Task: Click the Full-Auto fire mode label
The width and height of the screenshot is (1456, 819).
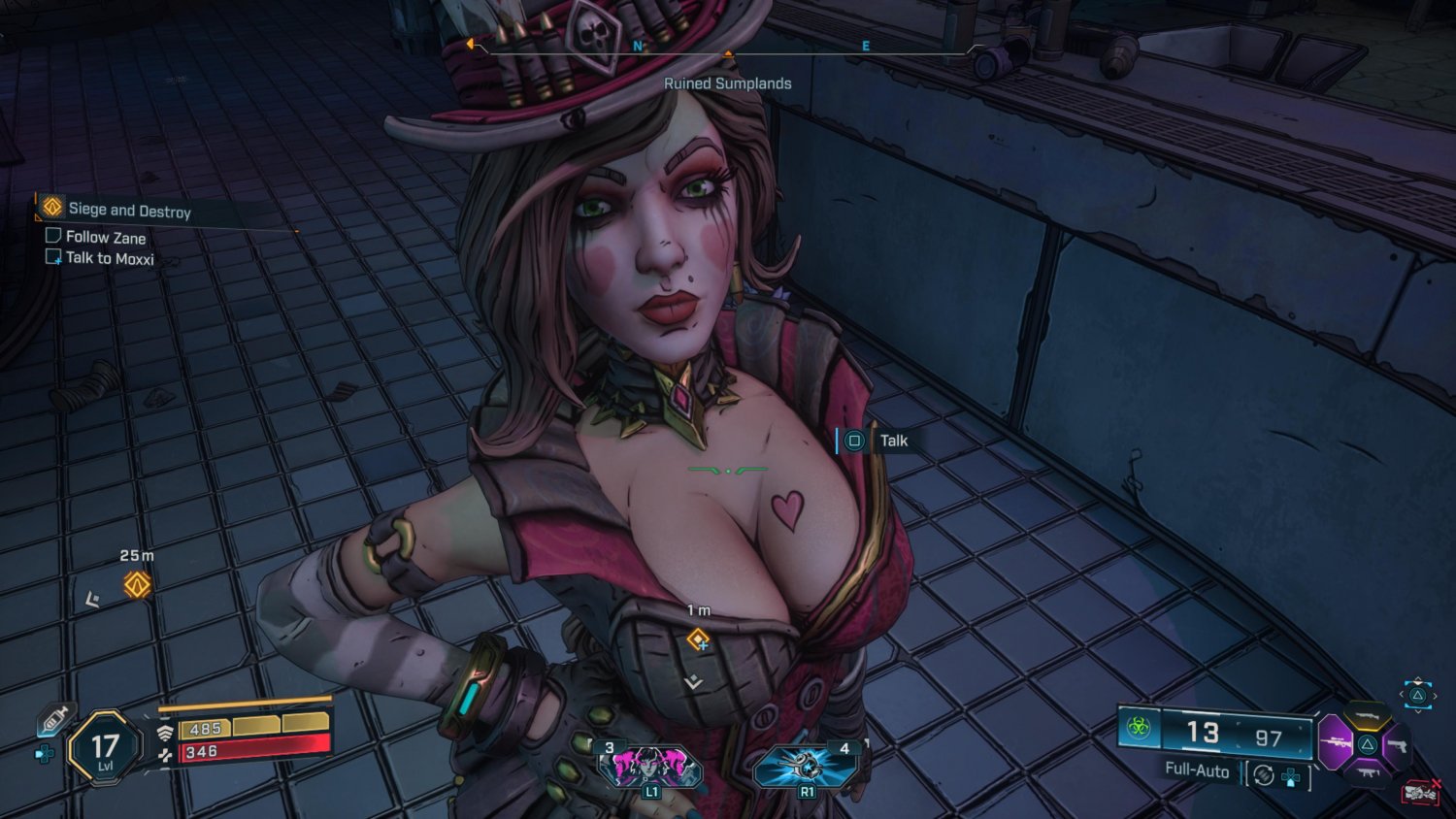Action: 1196,771
